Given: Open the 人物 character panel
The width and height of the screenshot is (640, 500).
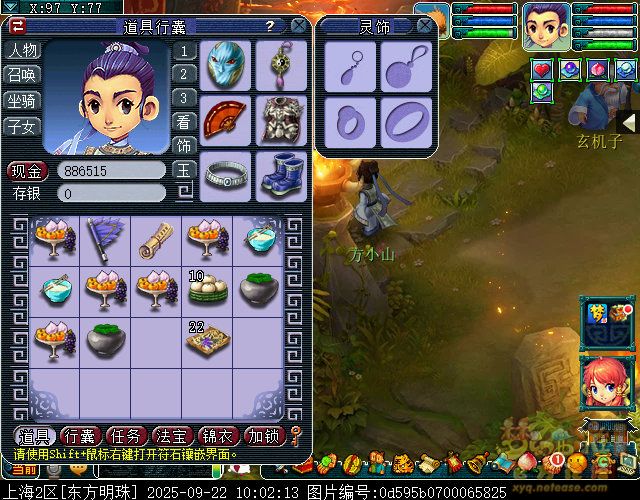Looking at the screenshot, I should (x=22, y=50).
